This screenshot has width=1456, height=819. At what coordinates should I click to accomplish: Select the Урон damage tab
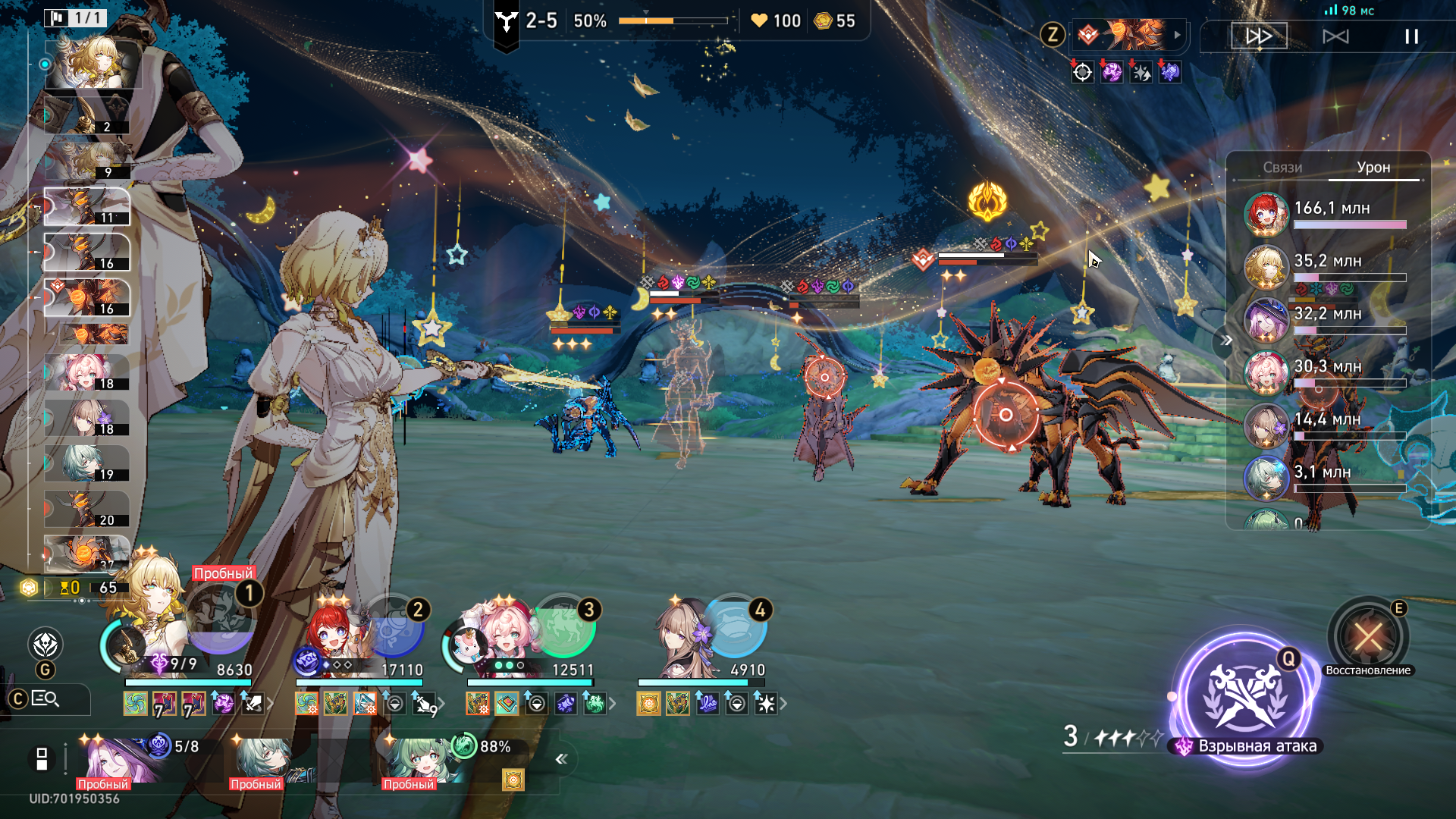pos(1373,168)
